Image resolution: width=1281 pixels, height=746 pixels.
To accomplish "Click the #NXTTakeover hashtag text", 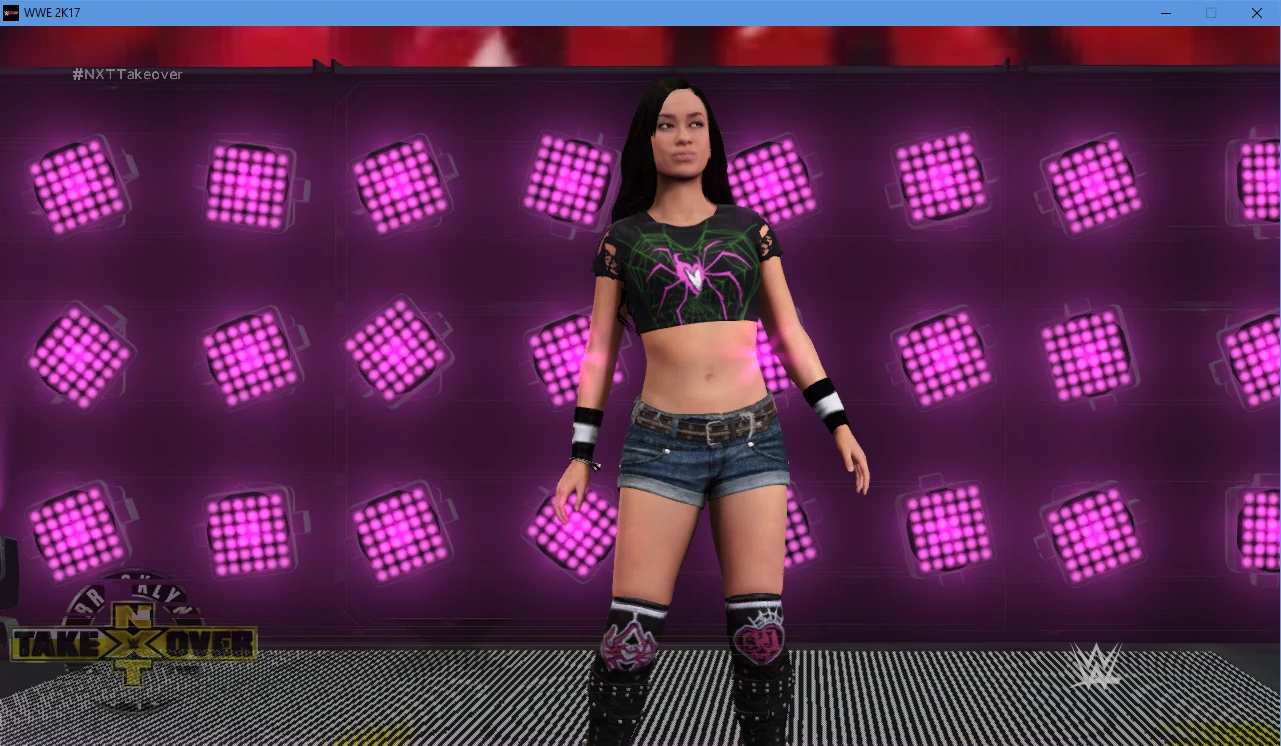I will 127,74.
